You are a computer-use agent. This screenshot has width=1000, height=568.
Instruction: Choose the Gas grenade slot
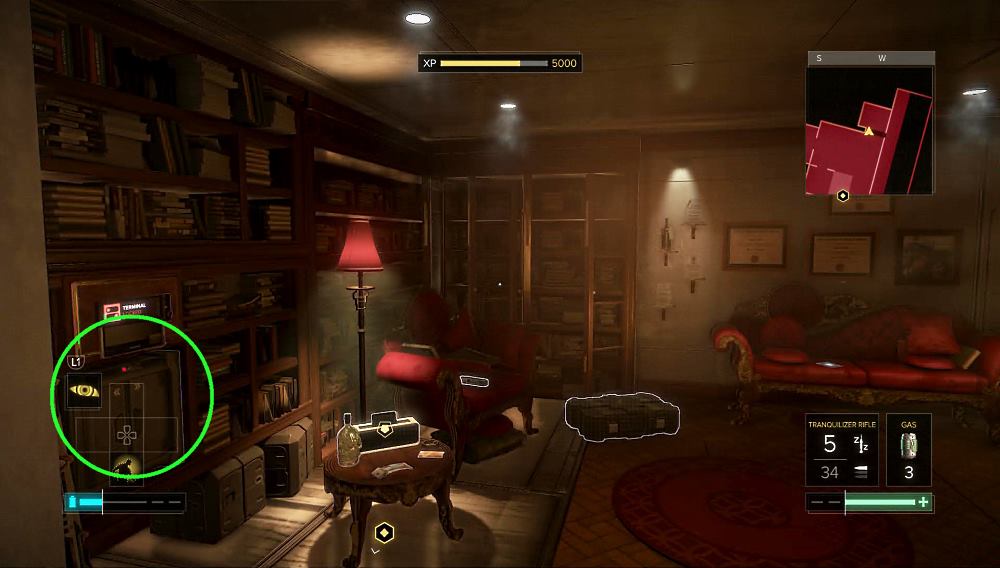click(x=909, y=450)
